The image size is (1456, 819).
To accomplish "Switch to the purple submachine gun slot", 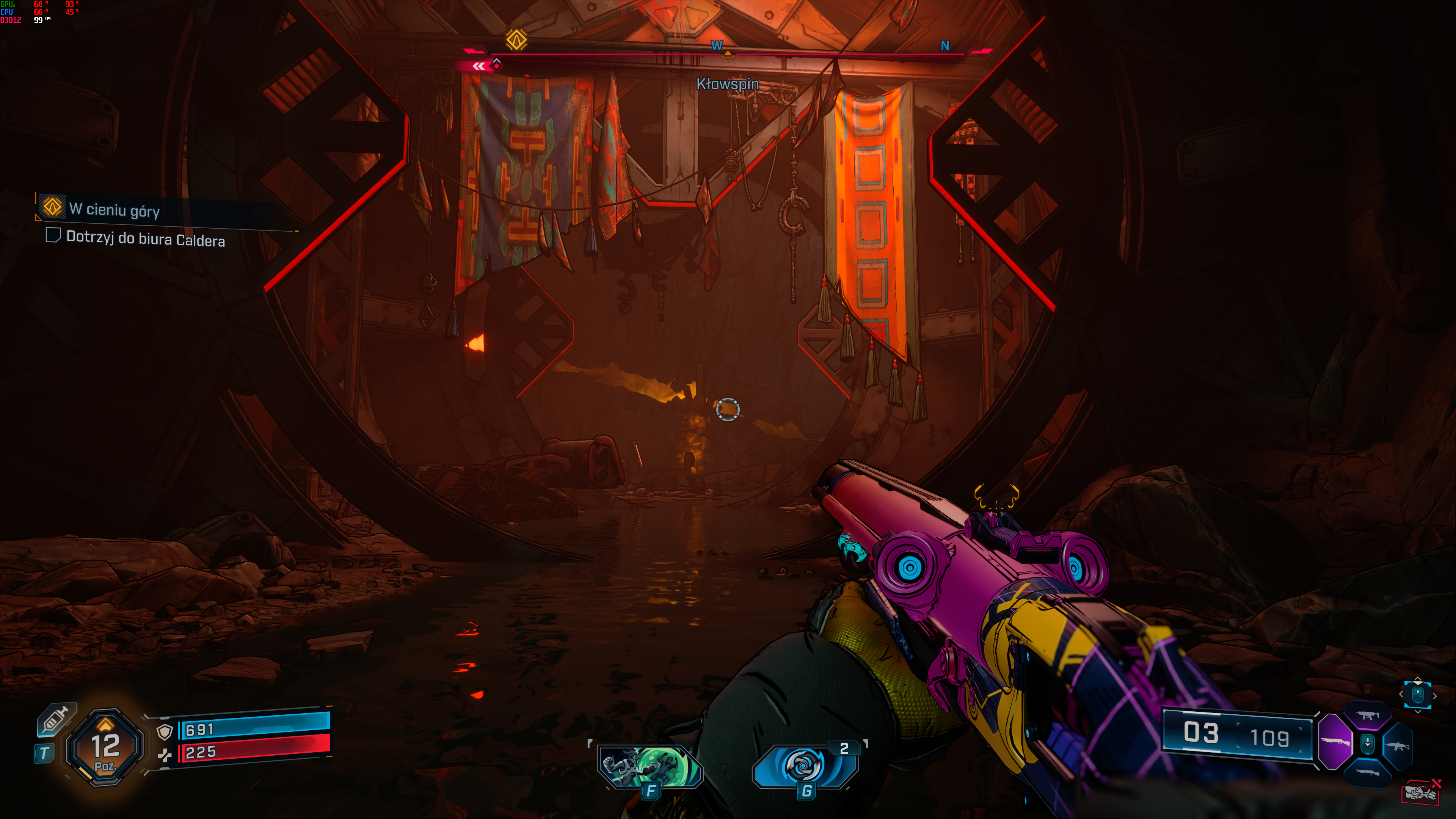I will coord(1367,715).
